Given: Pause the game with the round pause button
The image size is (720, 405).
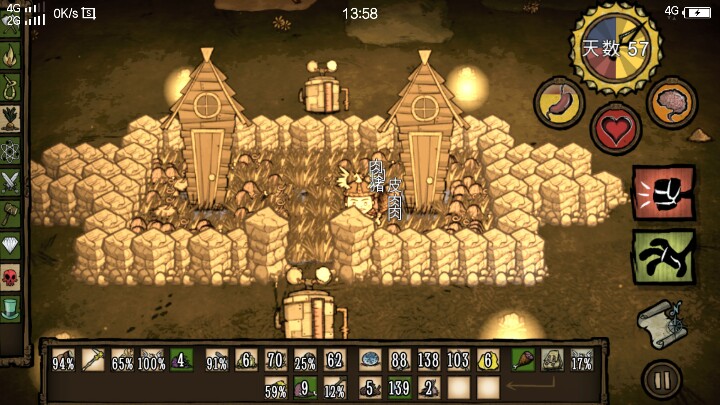Looking at the screenshot, I should pos(662,379).
